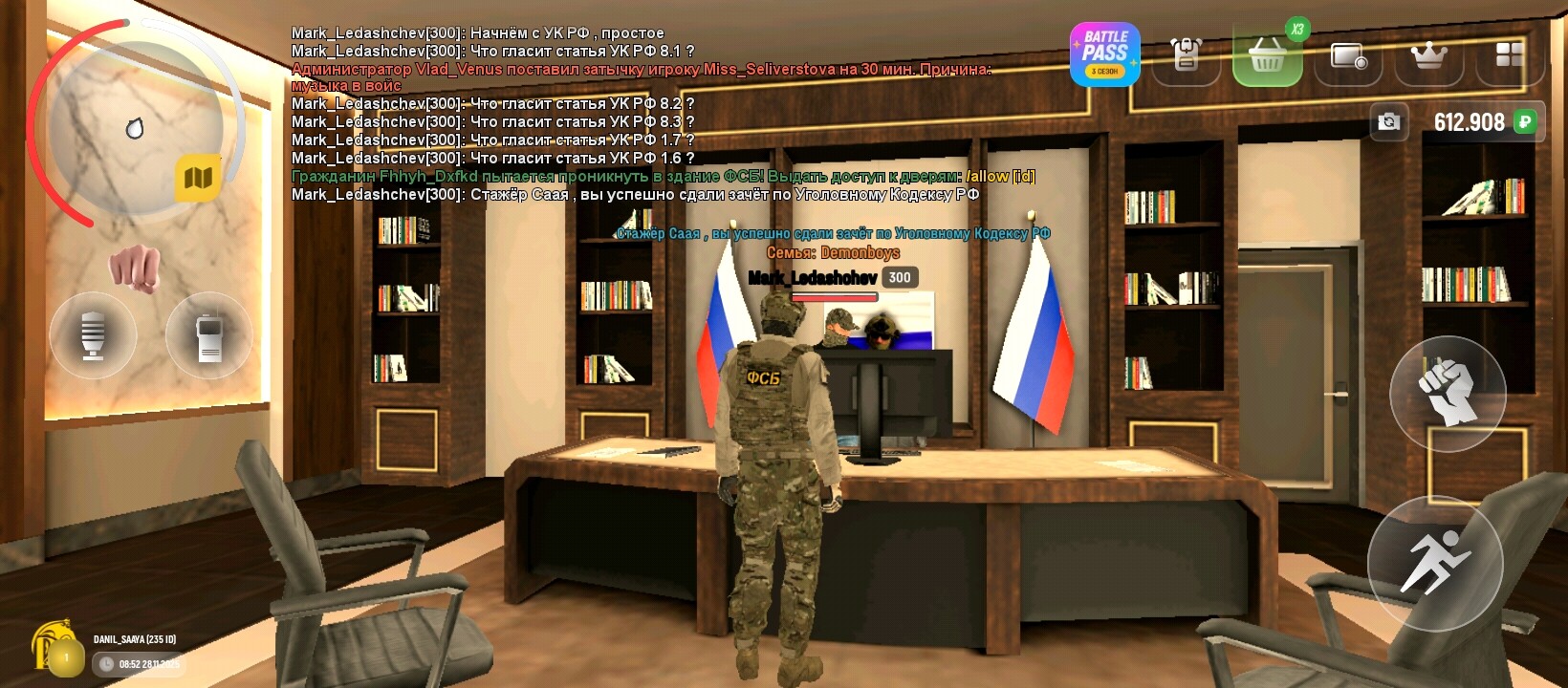The height and width of the screenshot is (688, 1568).
Task: Tap the camera icon near the money balance
Action: coord(1389,121)
